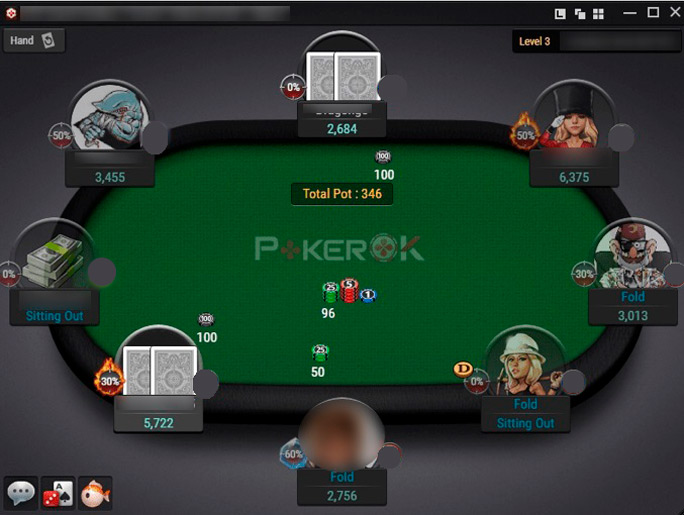
Task: Select the player with 5,722 chips
Action: 158,365
